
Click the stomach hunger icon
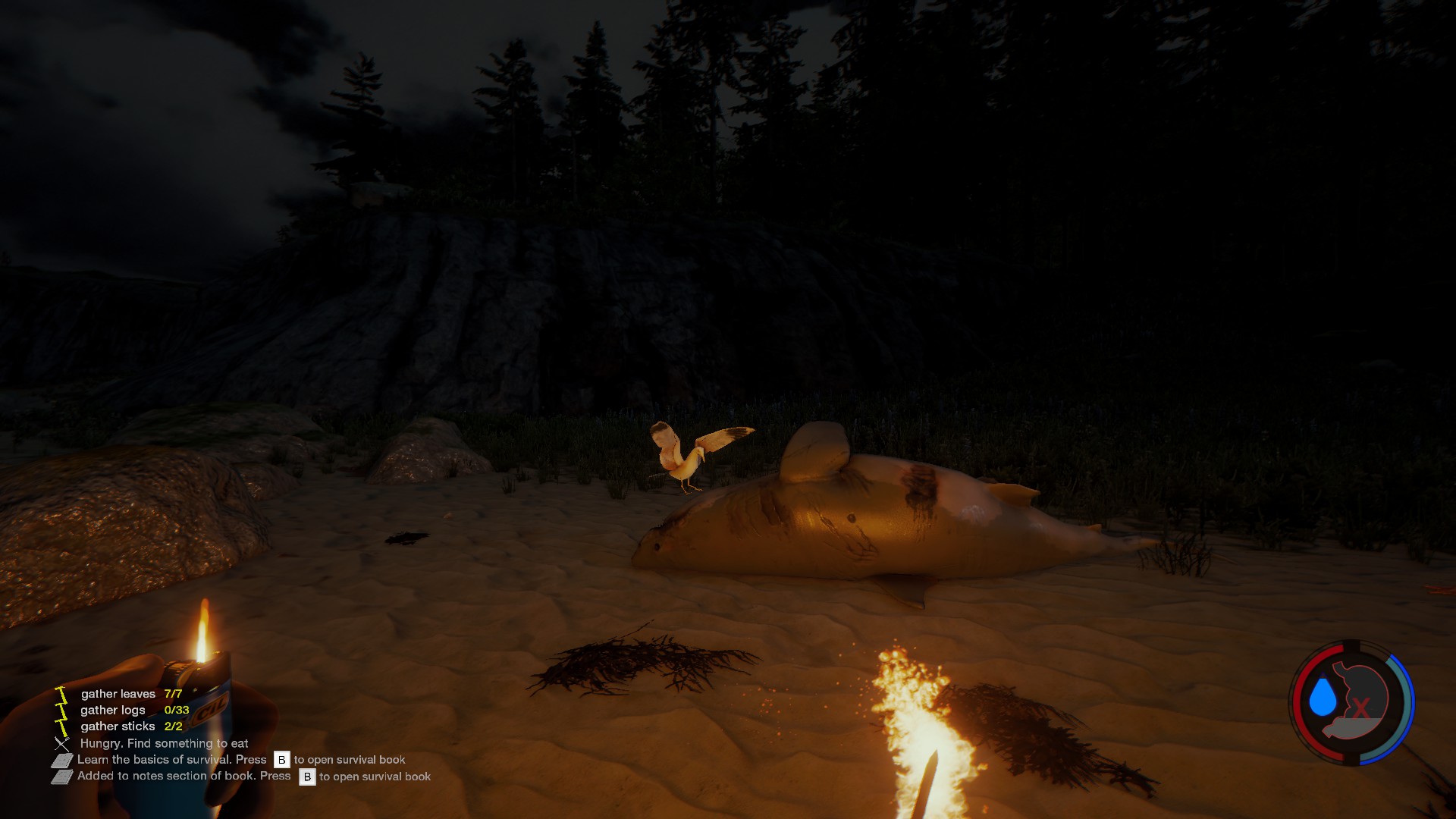(x=1360, y=699)
